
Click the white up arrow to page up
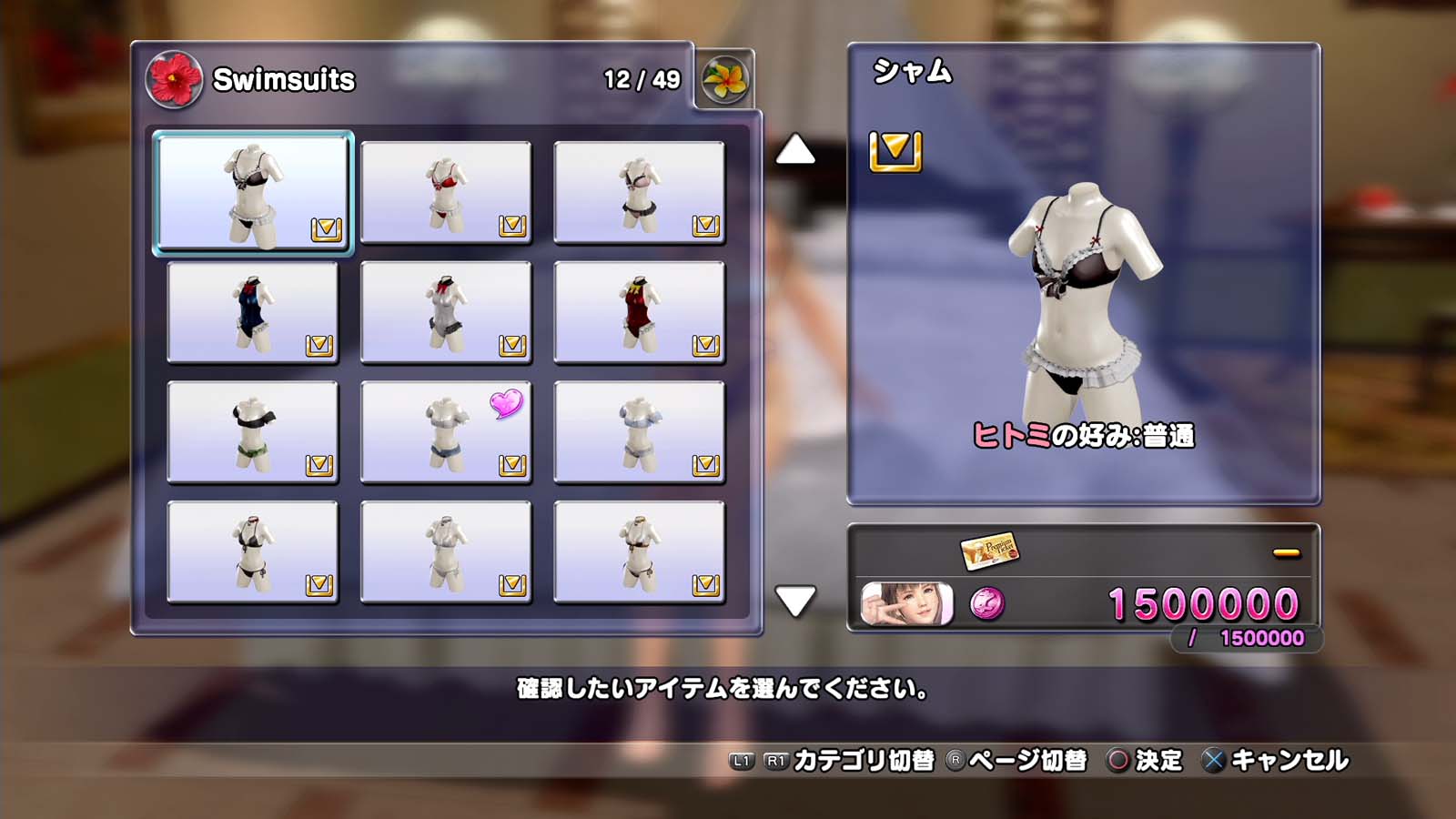coord(795,150)
